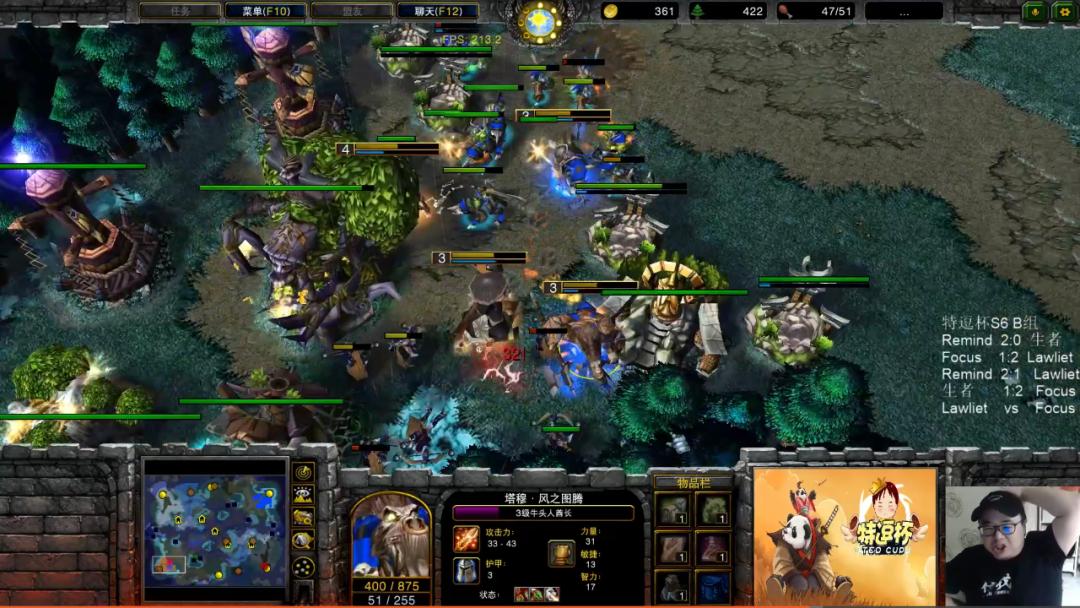Select the armor helmet icon
The height and width of the screenshot is (608, 1080).
(466, 570)
